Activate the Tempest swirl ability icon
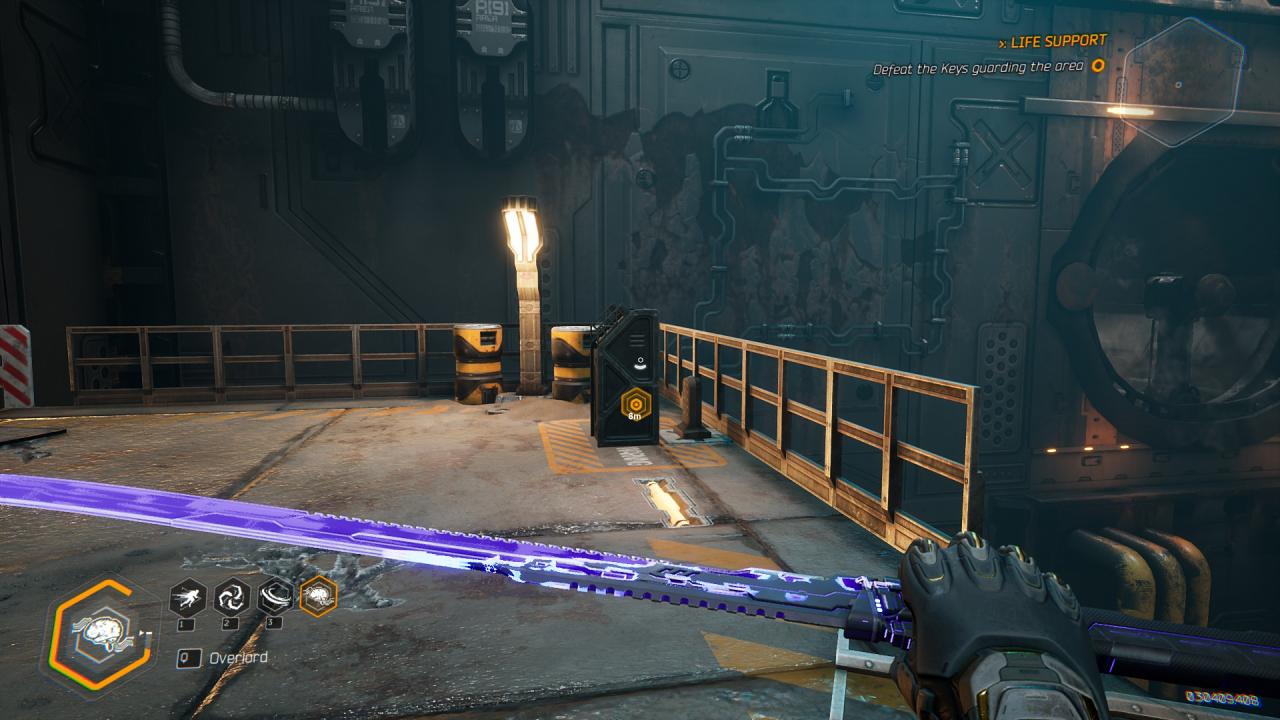Image resolution: width=1280 pixels, height=720 pixels. tap(232, 597)
